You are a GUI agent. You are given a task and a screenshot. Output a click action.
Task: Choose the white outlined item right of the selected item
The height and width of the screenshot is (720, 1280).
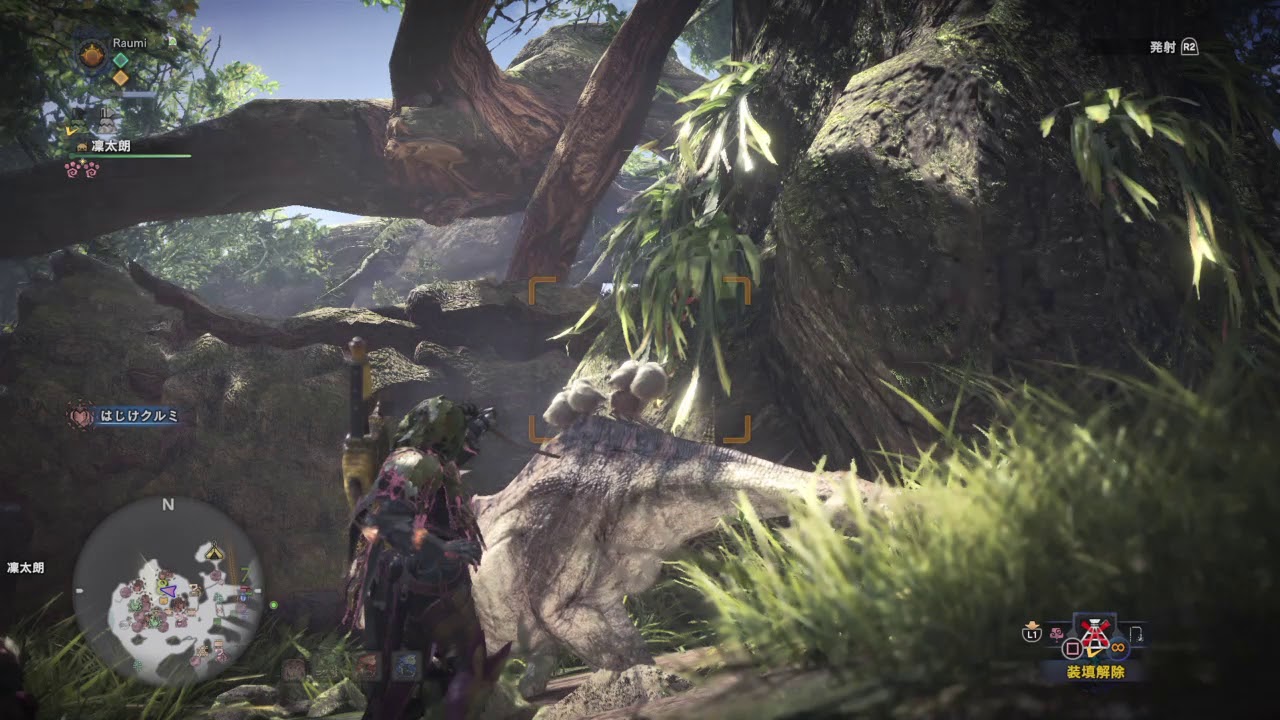[1136, 633]
